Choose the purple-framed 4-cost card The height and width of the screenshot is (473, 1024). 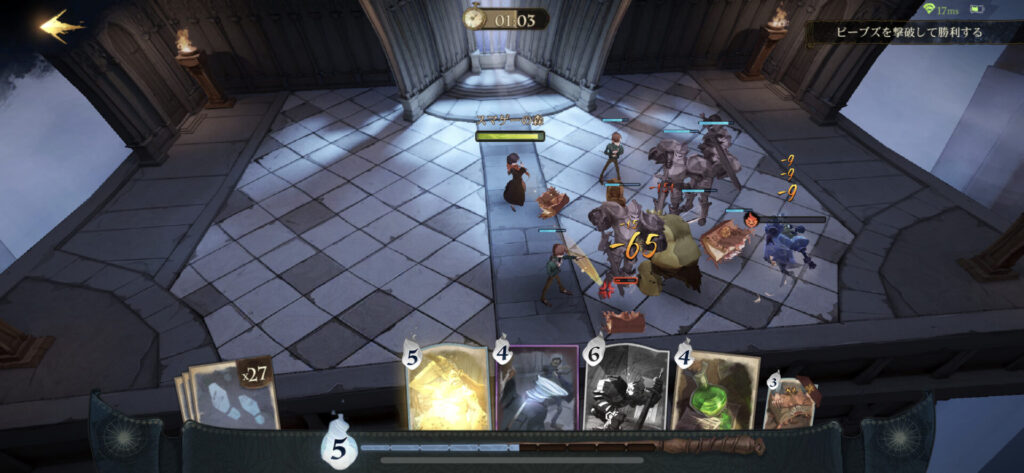click(540, 389)
